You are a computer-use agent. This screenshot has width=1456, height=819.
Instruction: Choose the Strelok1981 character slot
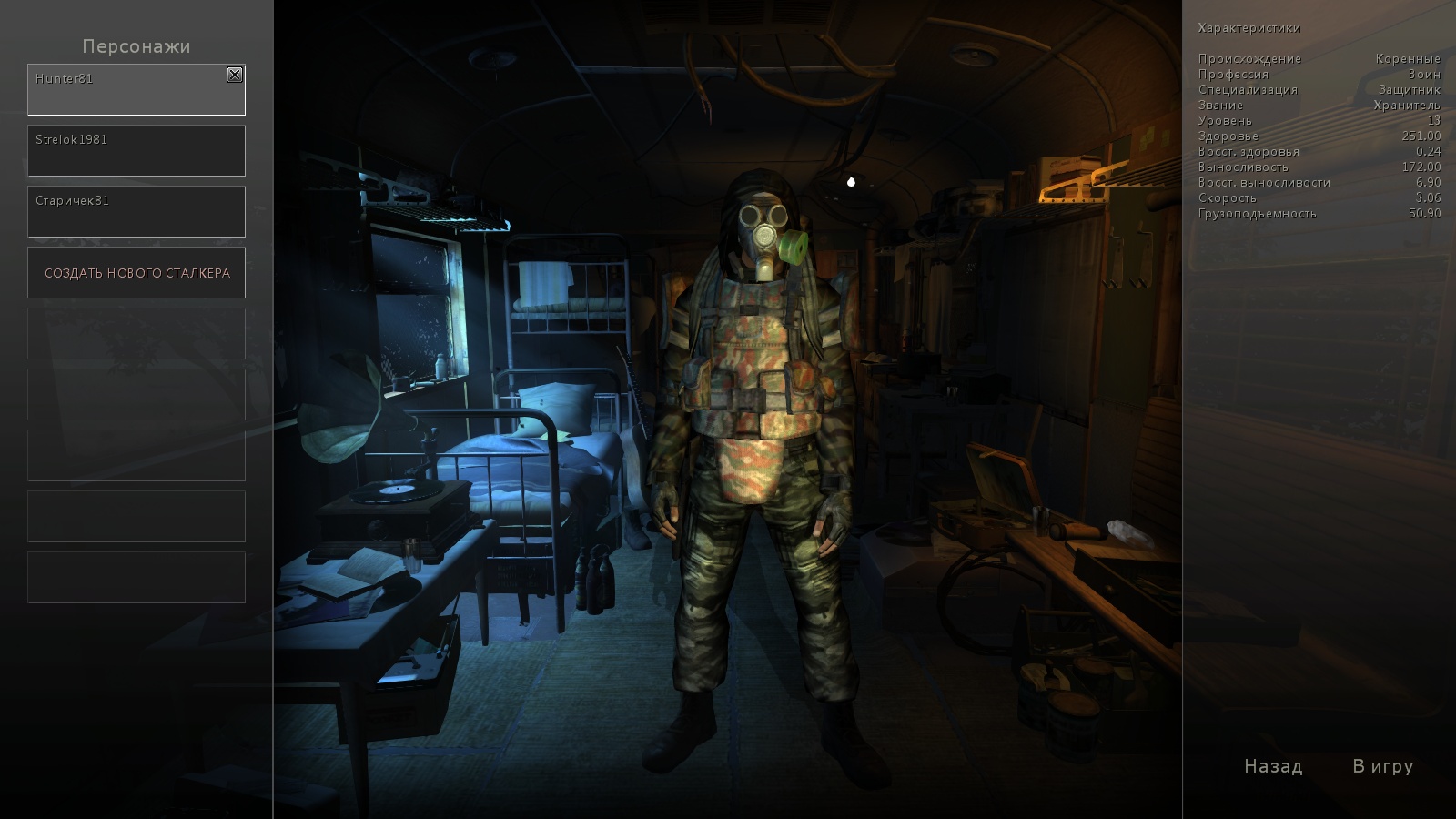(136, 151)
